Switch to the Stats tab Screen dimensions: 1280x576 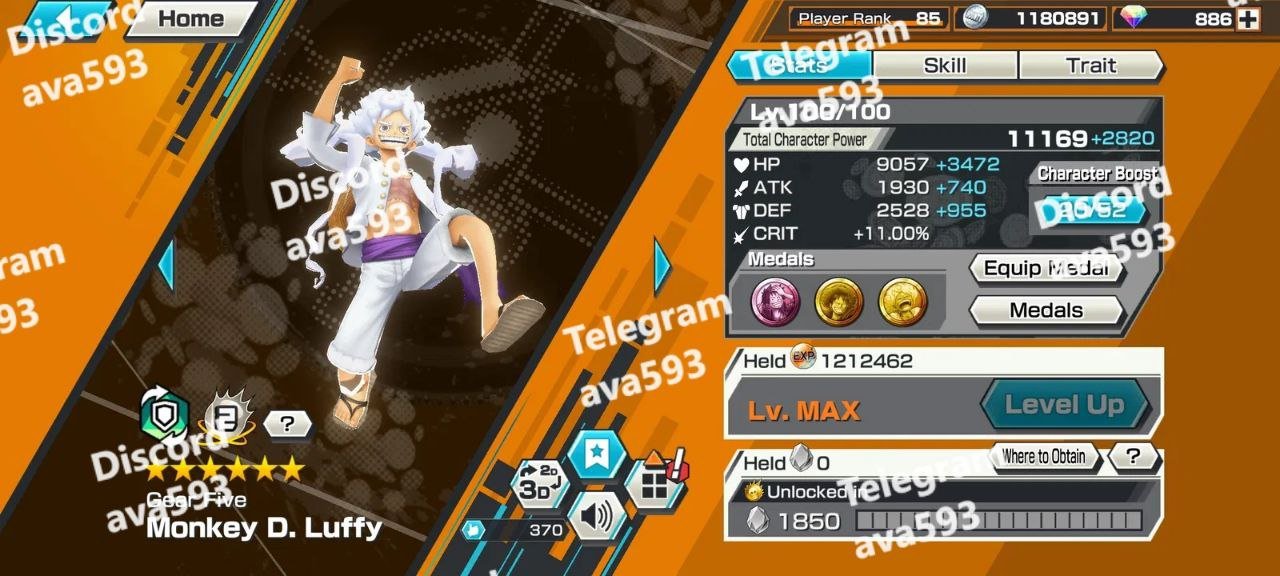point(799,66)
